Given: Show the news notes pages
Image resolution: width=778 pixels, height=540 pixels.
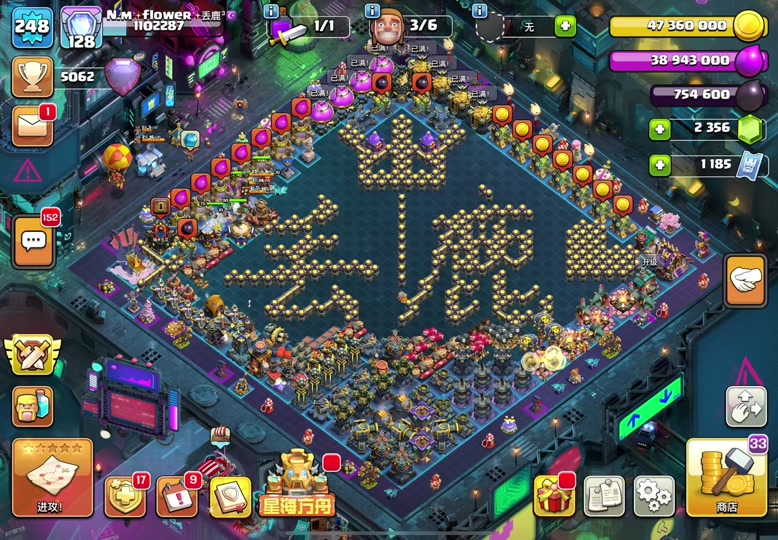Looking at the screenshot, I should click(x=605, y=495).
